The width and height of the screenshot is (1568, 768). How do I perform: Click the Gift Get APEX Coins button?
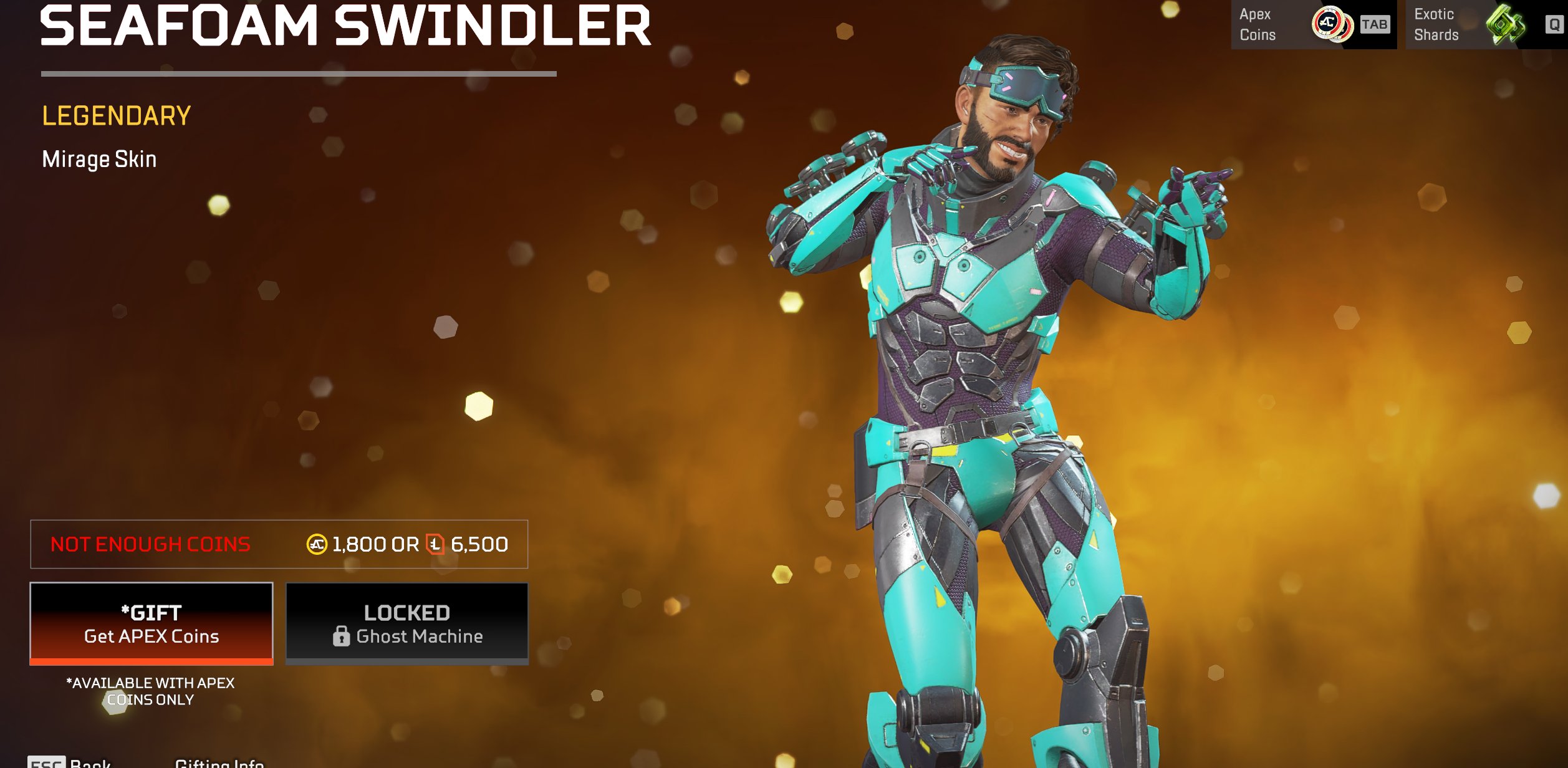pos(152,623)
